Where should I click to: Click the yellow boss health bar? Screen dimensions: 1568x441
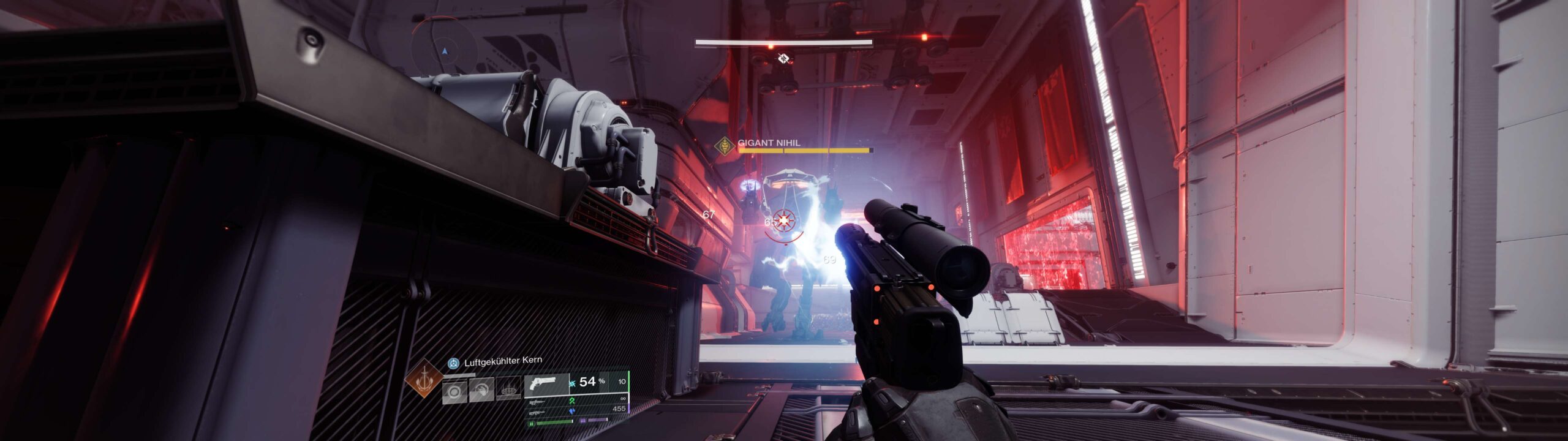pos(796,150)
